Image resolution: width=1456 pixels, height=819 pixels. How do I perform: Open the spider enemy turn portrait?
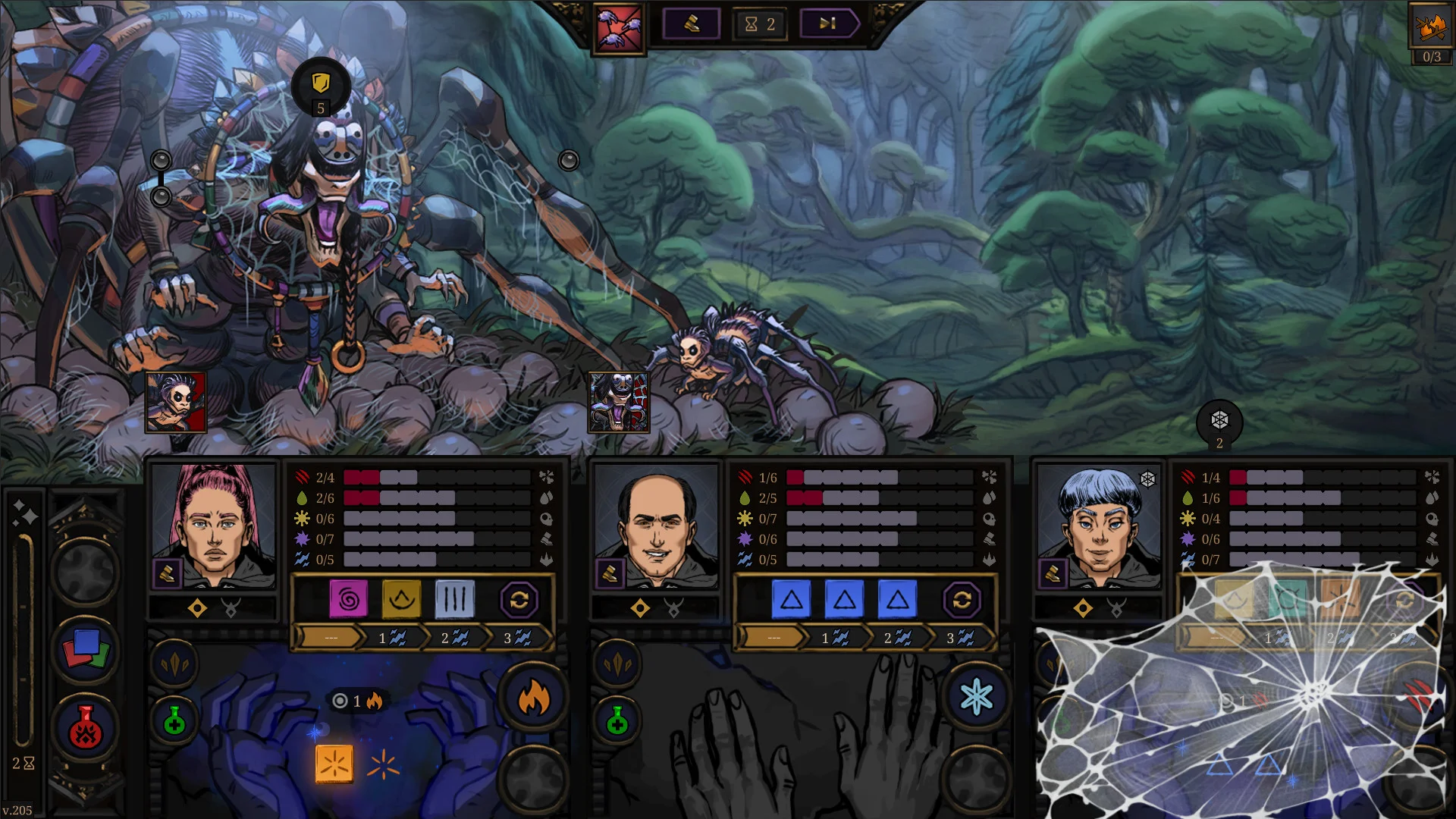(620, 30)
